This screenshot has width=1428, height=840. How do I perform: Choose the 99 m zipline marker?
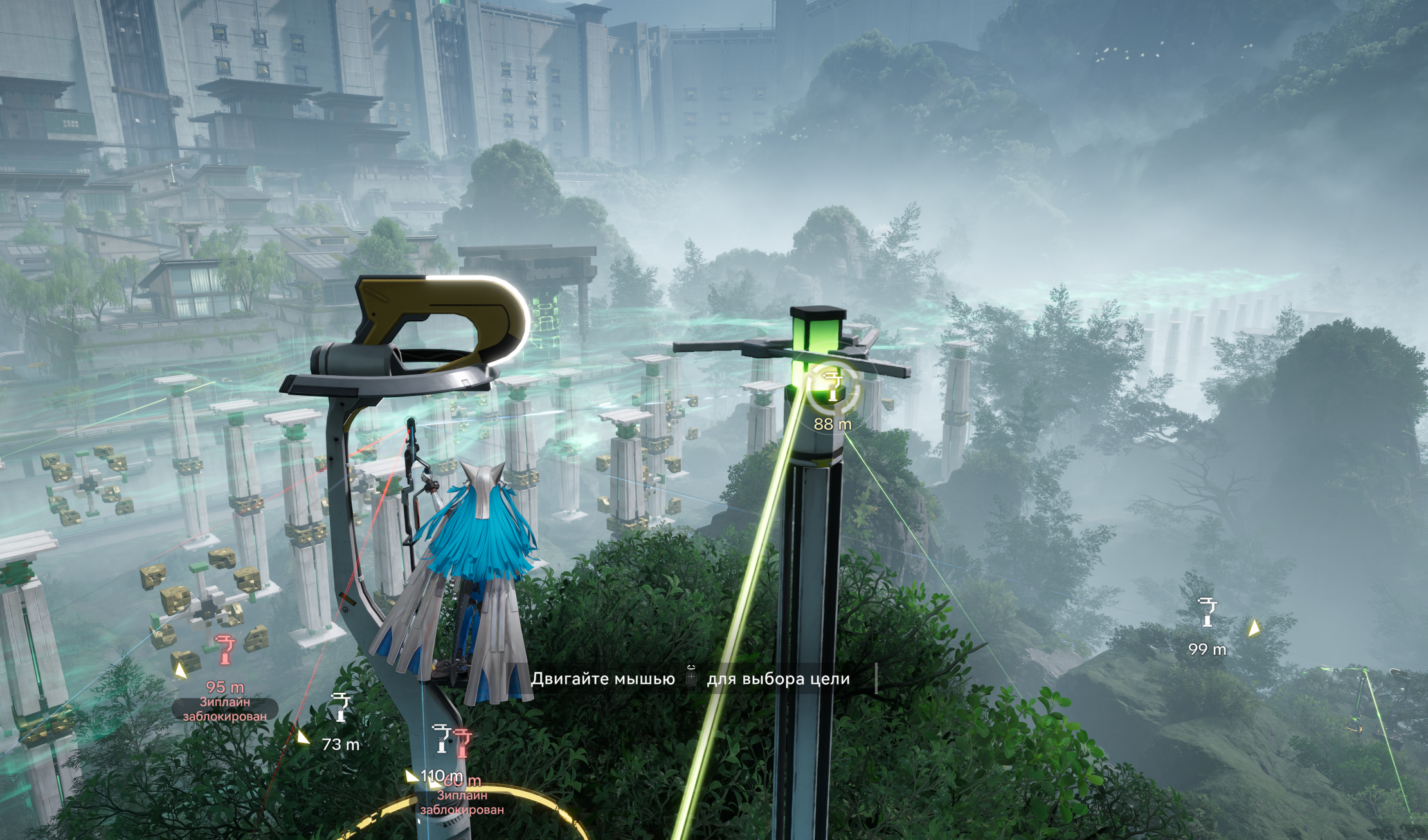click(x=1207, y=612)
